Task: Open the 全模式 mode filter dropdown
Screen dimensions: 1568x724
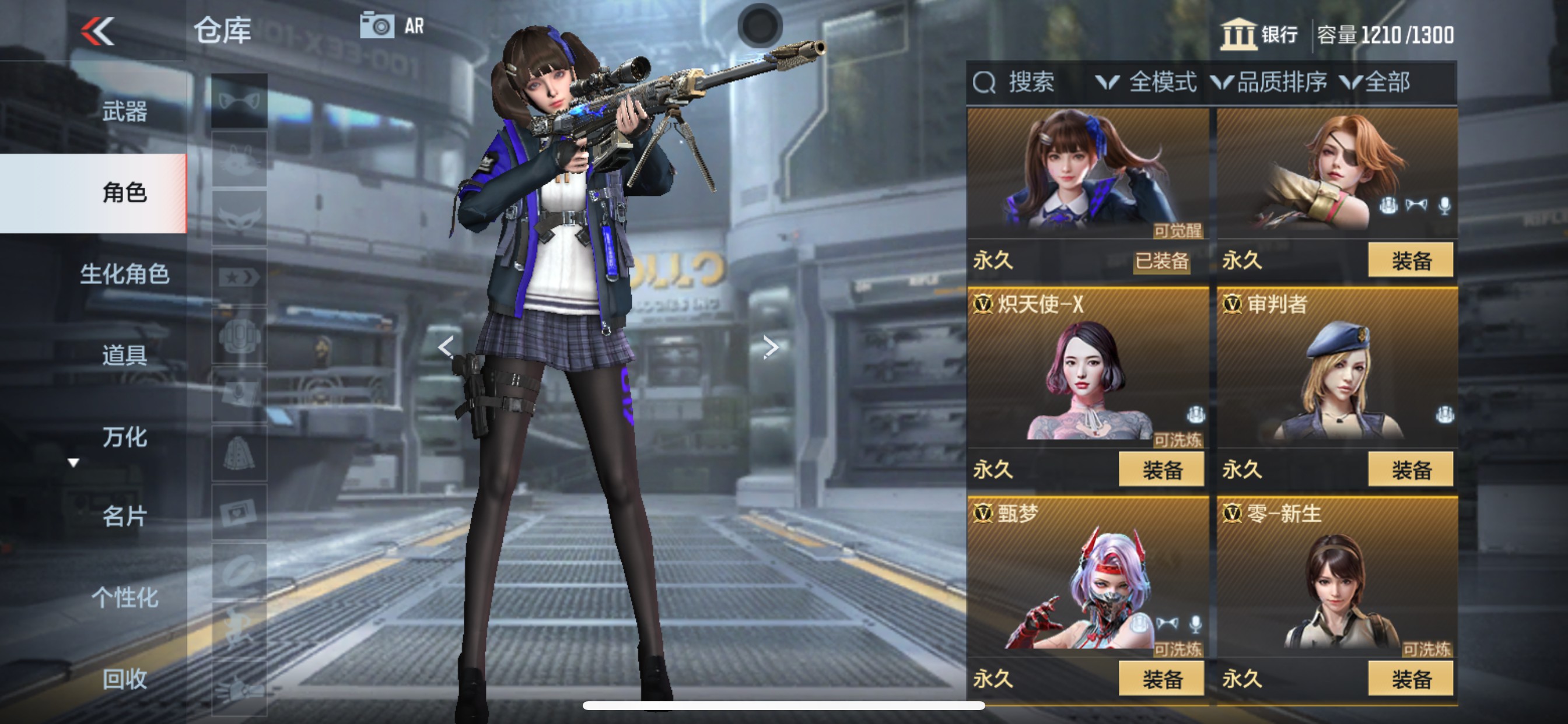Action: [x=1146, y=82]
